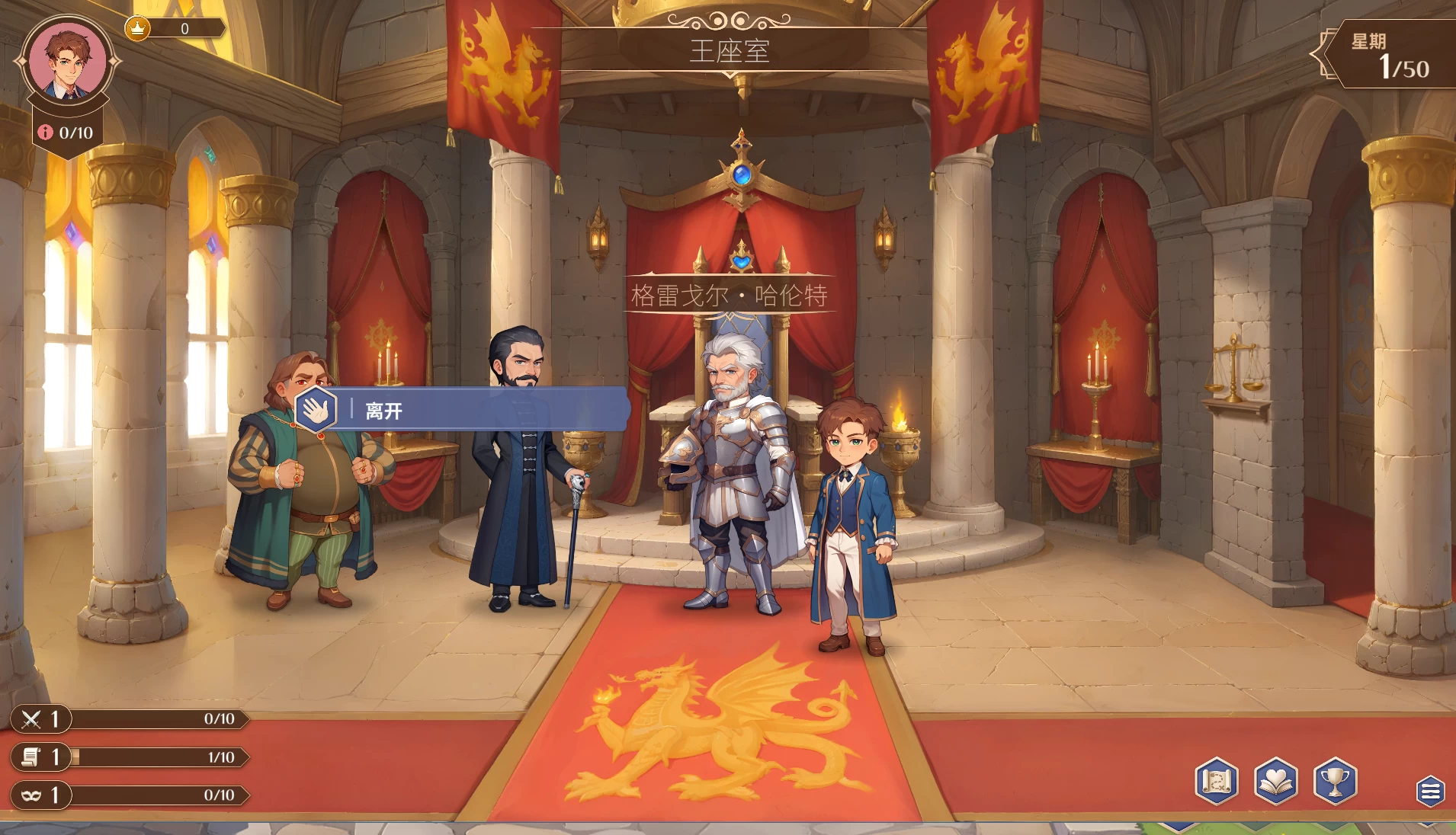Open the relationships heart-book panel
The image size is (1456, 835).
tap(1277, 782)
